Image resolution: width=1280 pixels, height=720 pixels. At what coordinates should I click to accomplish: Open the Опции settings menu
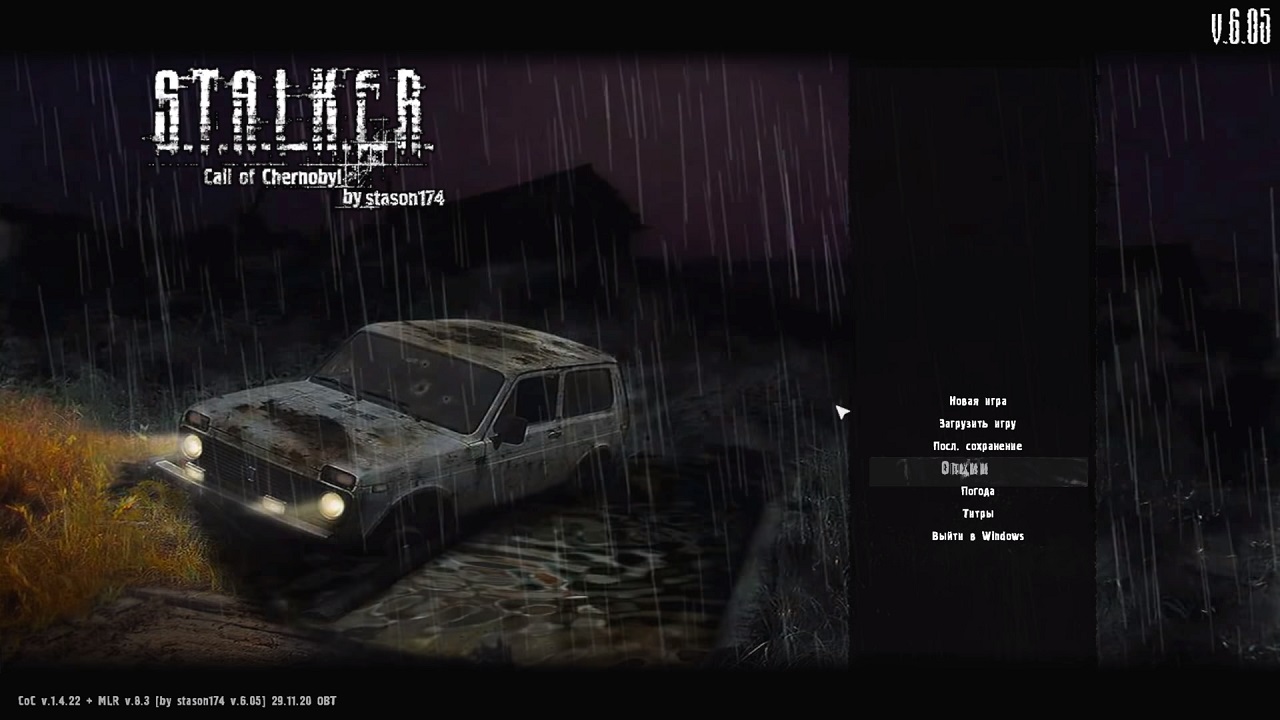[966, 469]
